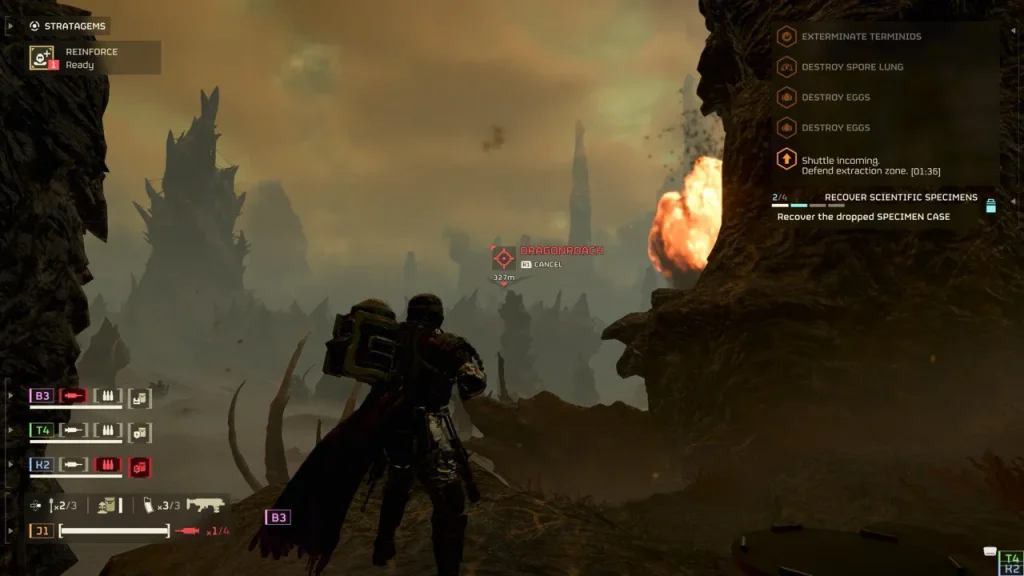Click the red stim syringe beside J1
This screenshot has height=576, width=1024.
pyautogui.click(x=187, y=530)
